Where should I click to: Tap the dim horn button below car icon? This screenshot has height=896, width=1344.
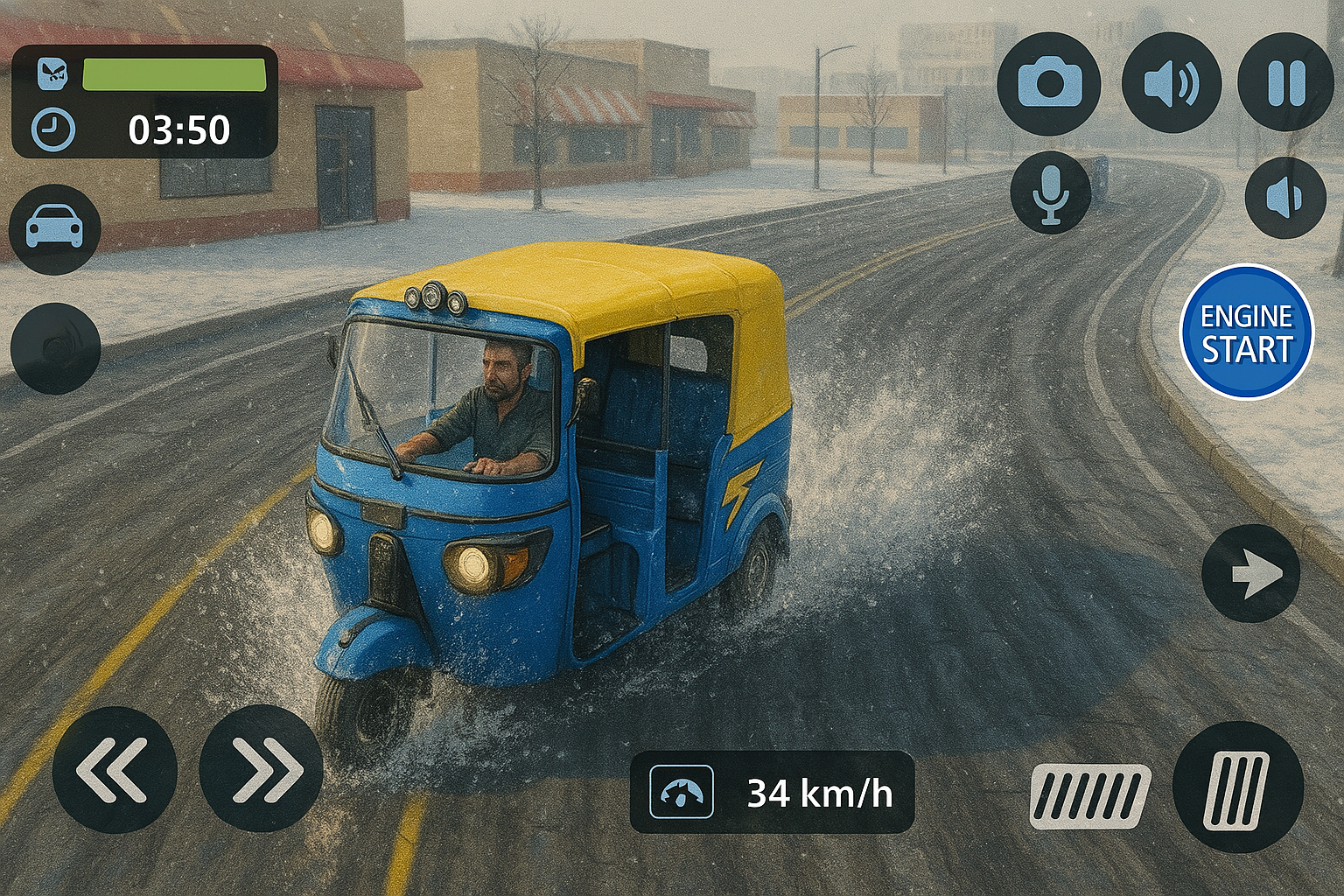coord(55,348)
